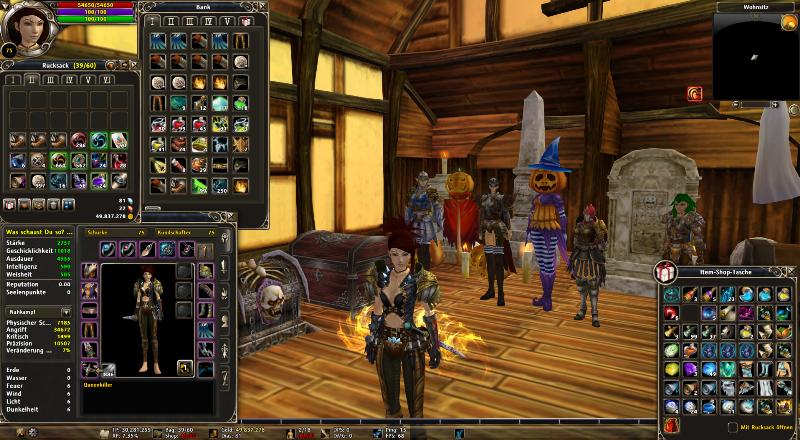The height and width of the screenshot is (440, 800).
Task: Click the Wohnsitz minimap
Action: coord(755,48)
